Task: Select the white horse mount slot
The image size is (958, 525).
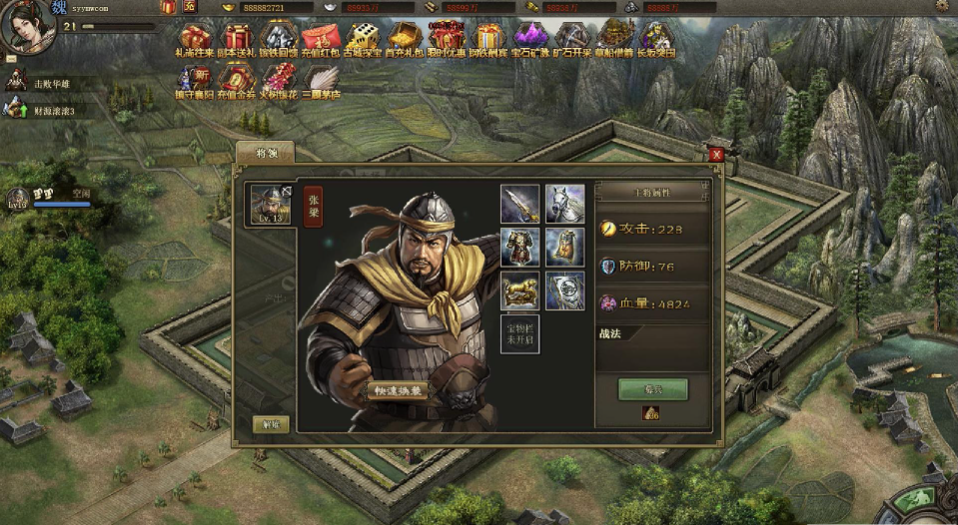Action: click(x=565, y=203)
